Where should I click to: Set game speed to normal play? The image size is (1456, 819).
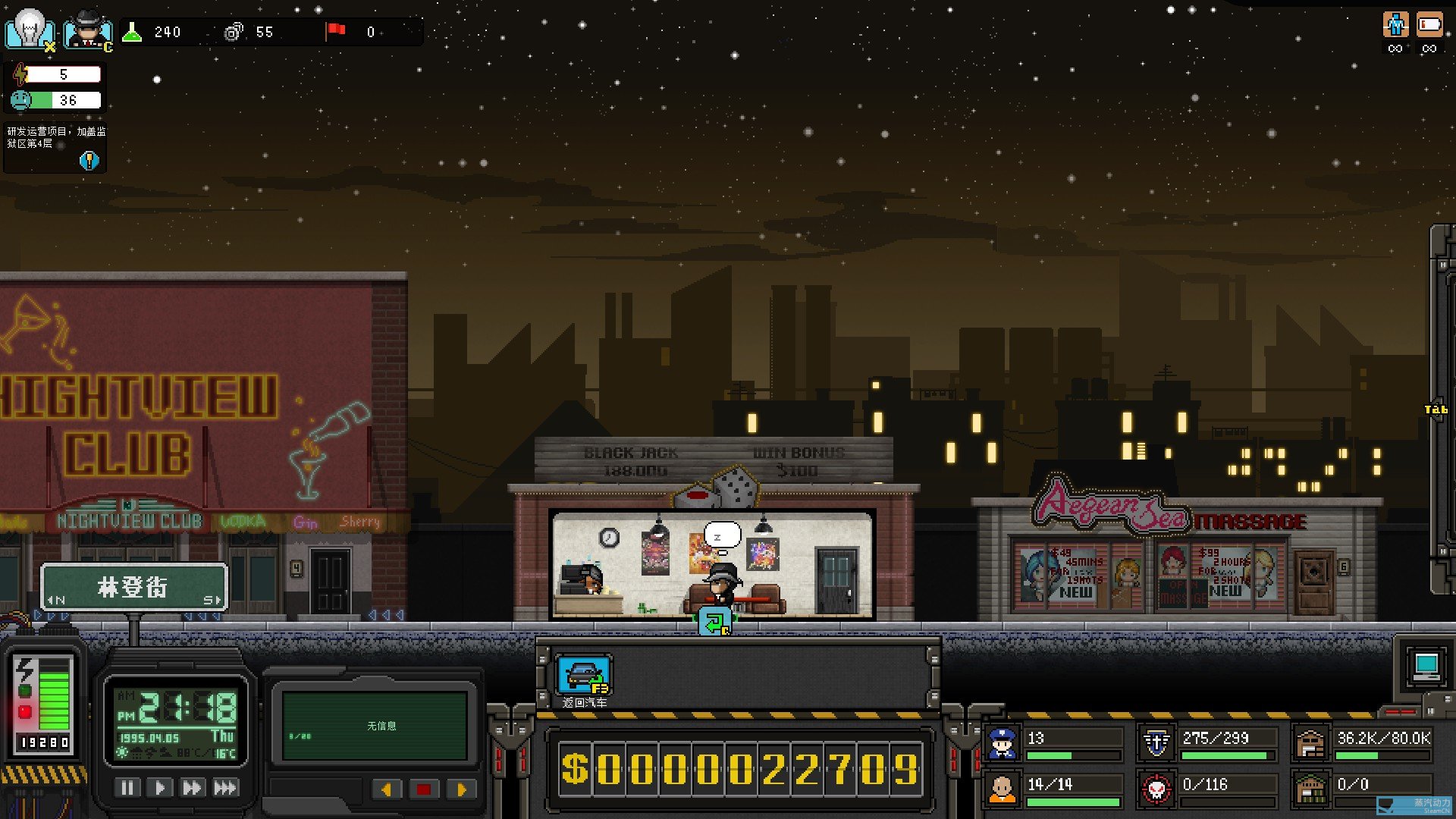pyautogui.click(x=160, y=788)
